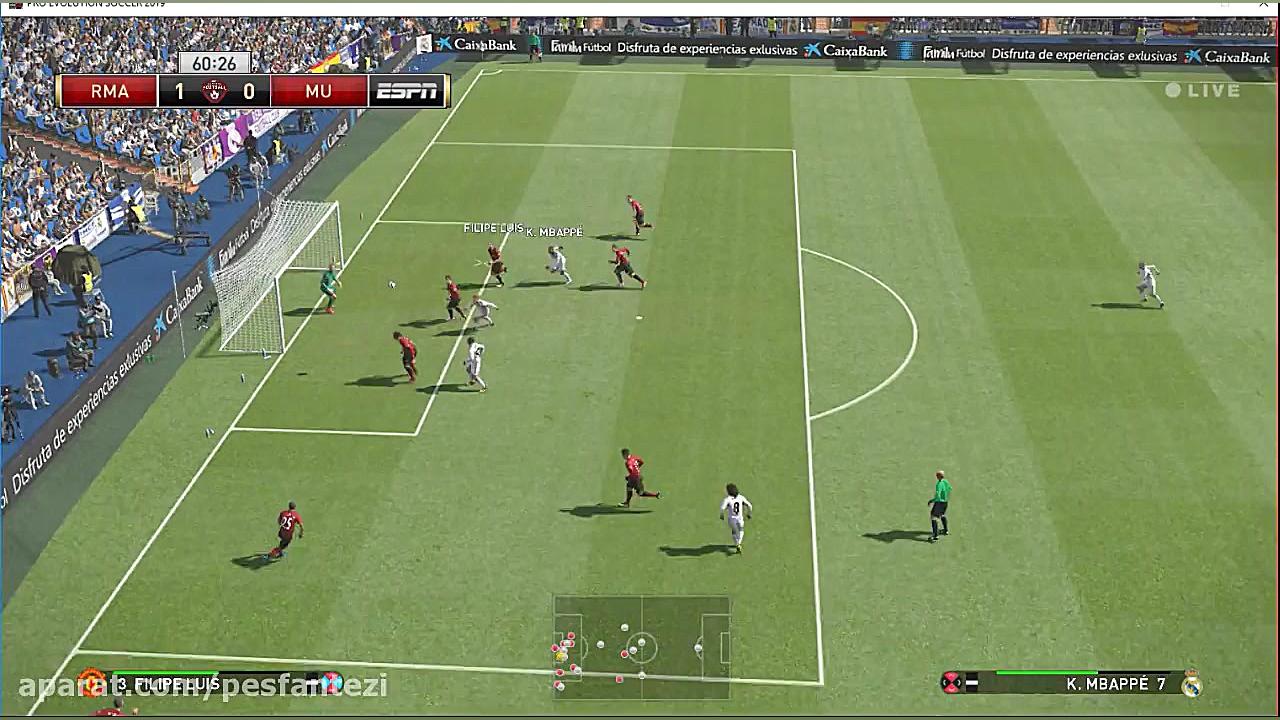Close the game window
This screenshot has height=720, width=1280.
(x=1266, y=5)
